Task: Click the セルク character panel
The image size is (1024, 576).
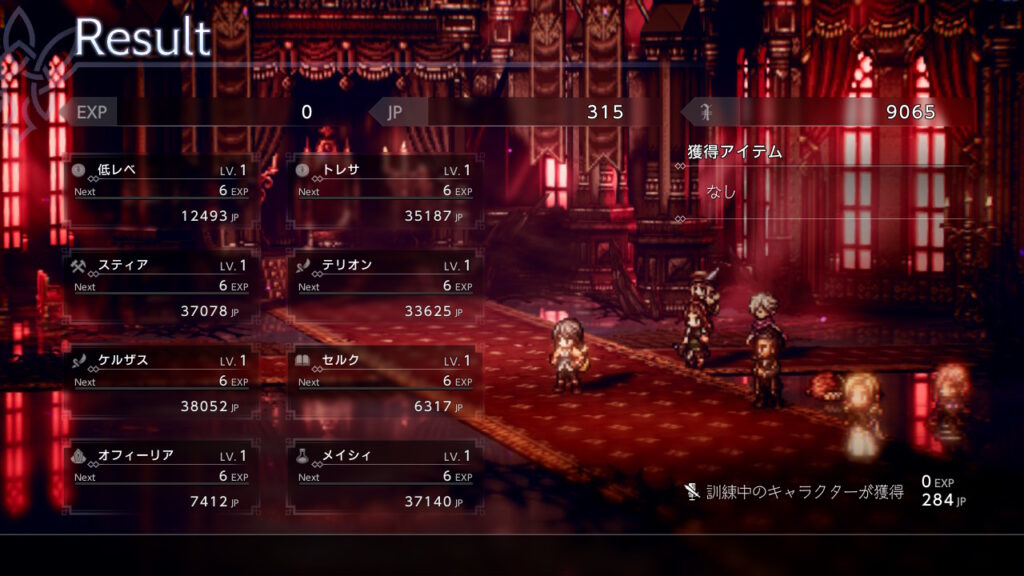Action: pyautogui.click(x=384, y=381)
